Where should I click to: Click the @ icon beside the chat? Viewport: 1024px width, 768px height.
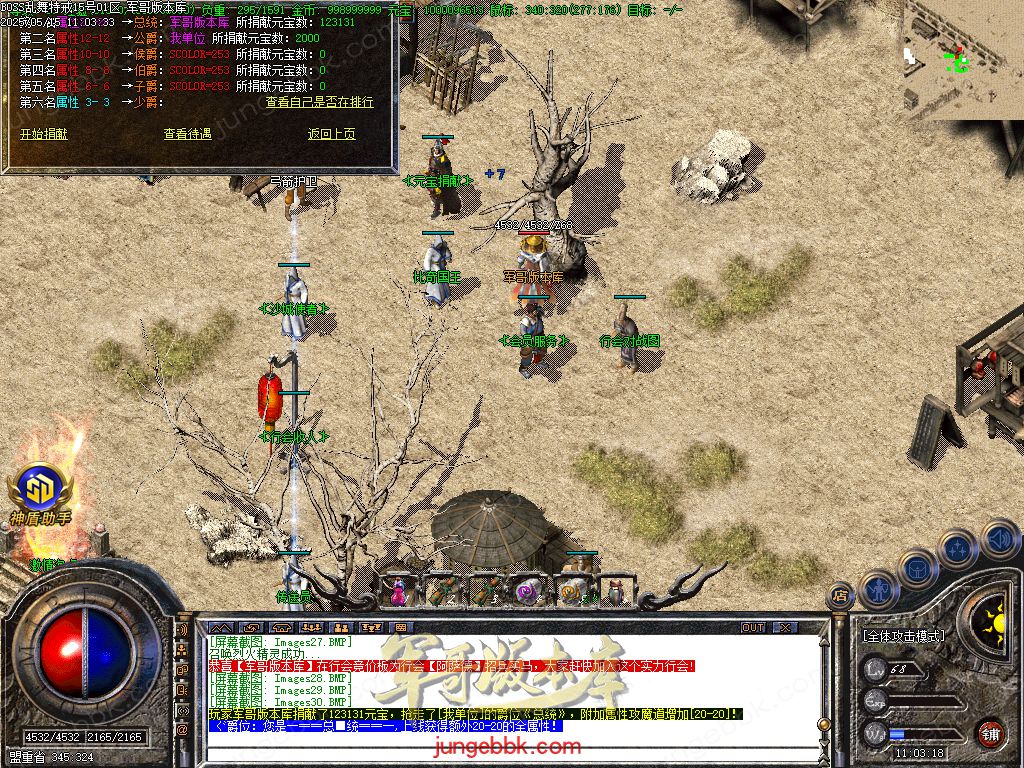click(182, 731)
